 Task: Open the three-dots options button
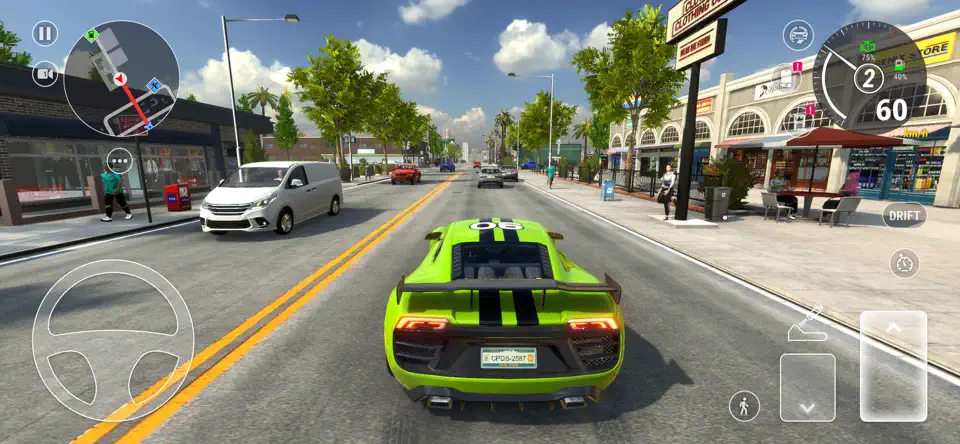click(x=120, y=160)
